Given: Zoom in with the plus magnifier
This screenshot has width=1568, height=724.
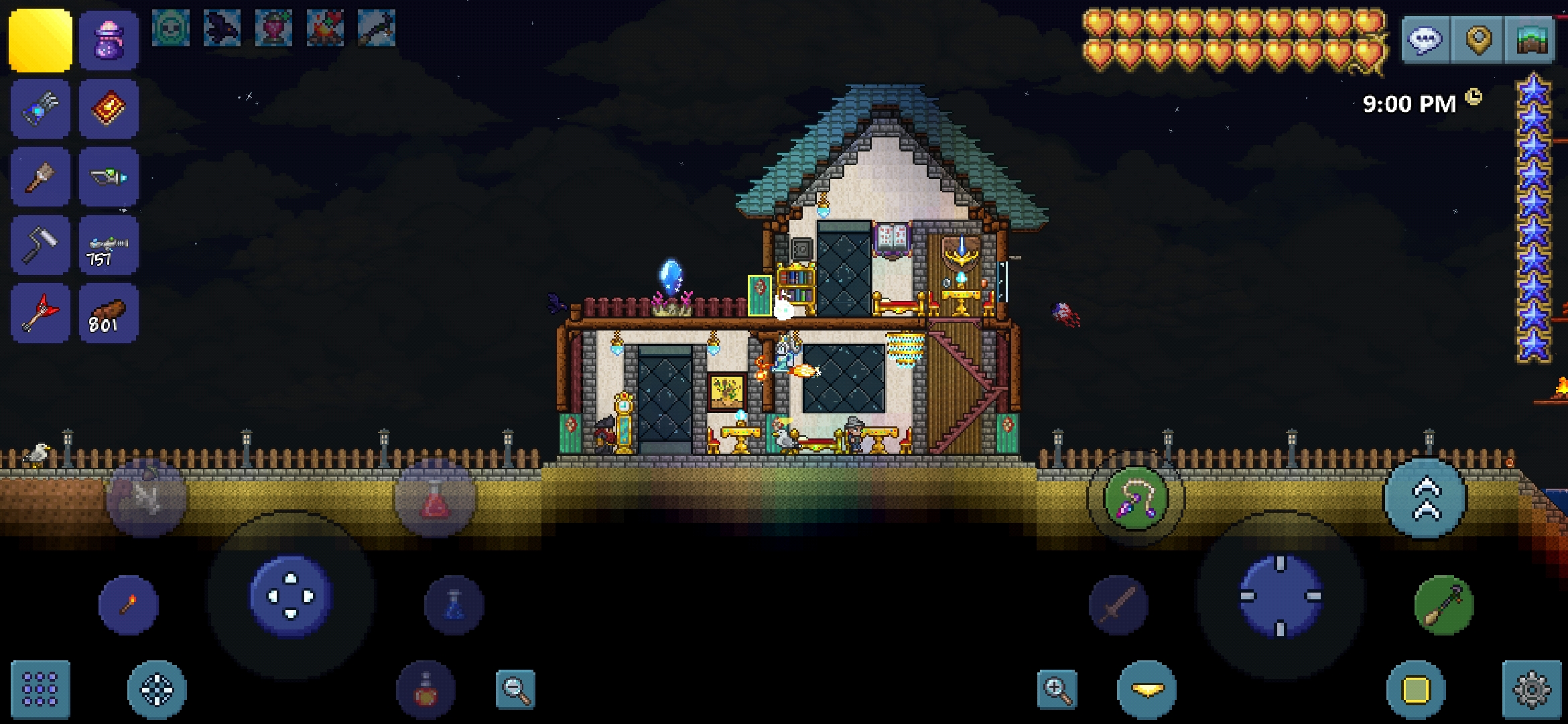Looking at the screenshot, I should pyautogui.click(x=1057, y=689).
